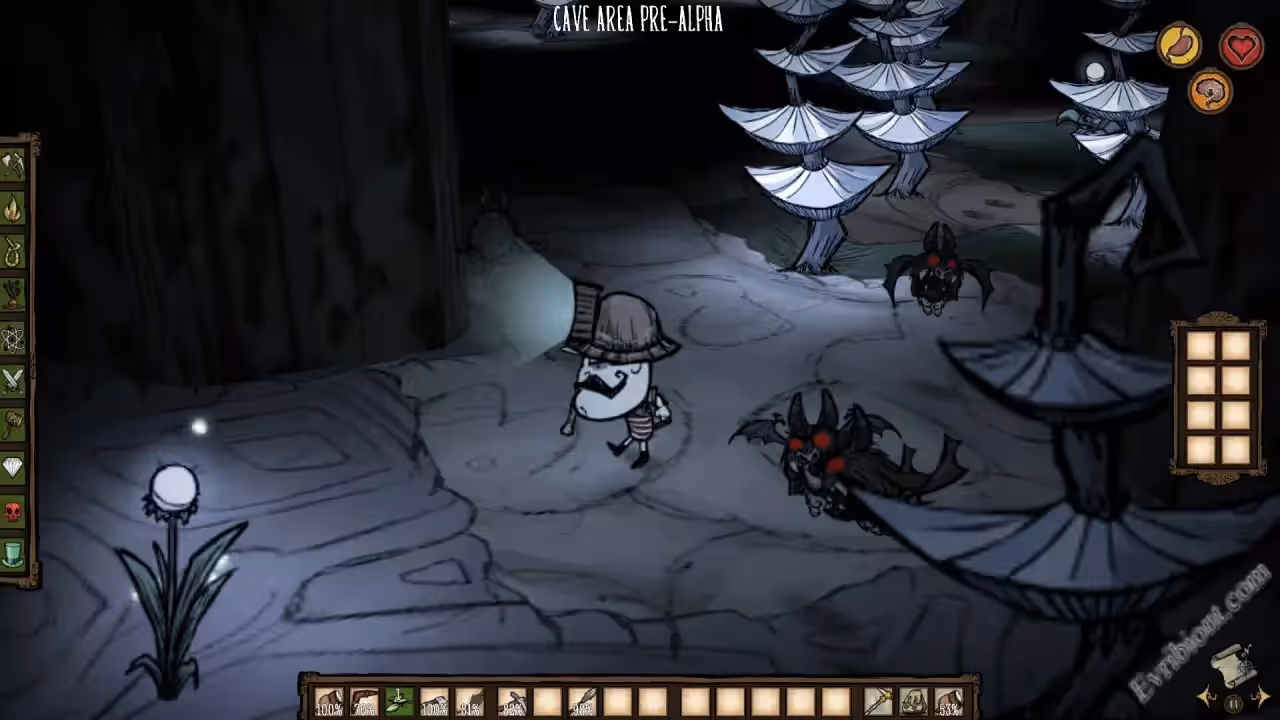Switch to the Food crafting tab
The height and width of the screenshot is (720, 1280).
pos(13,294)
